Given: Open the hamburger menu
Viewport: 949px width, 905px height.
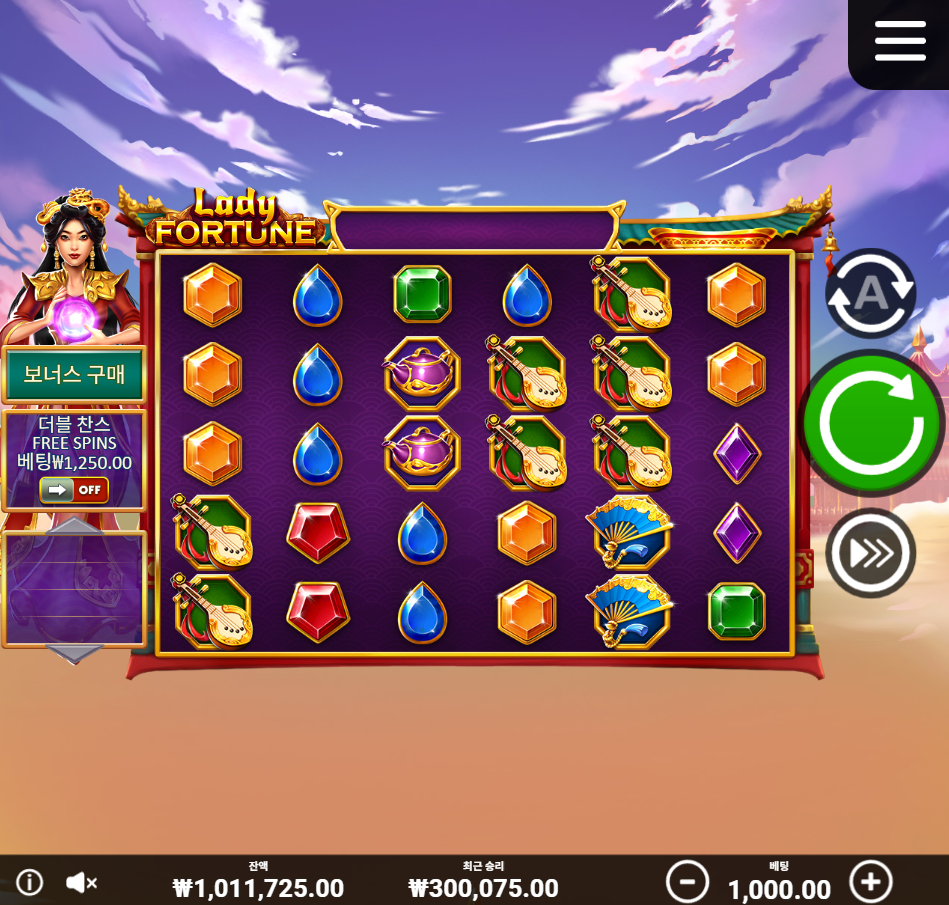Looking at the screenshot, I should (x=900, y=41).
